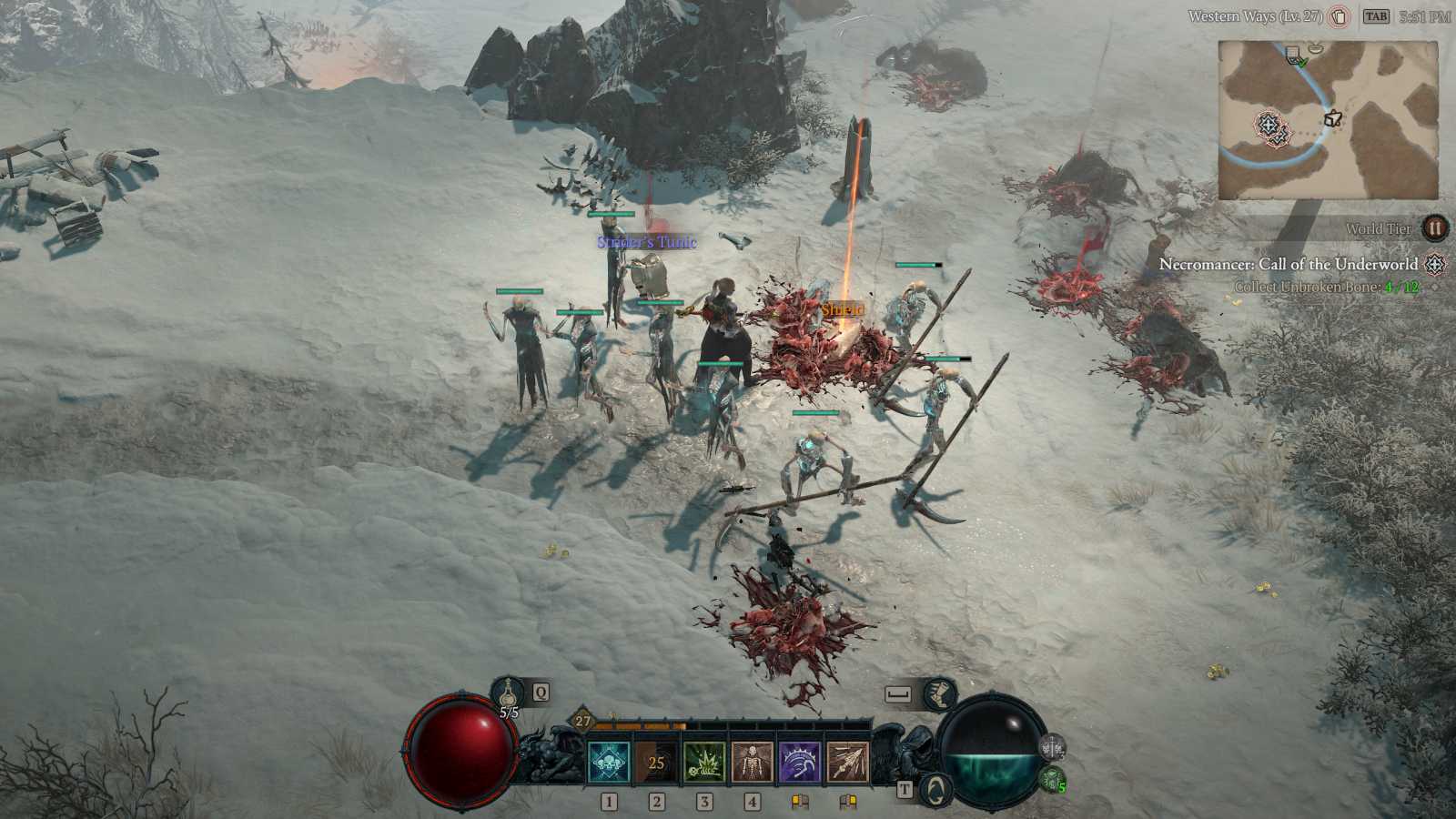Pick up the Strider's Tunic item label
This screenshot has height=819, width=1456.
click(x=646, y=242)
